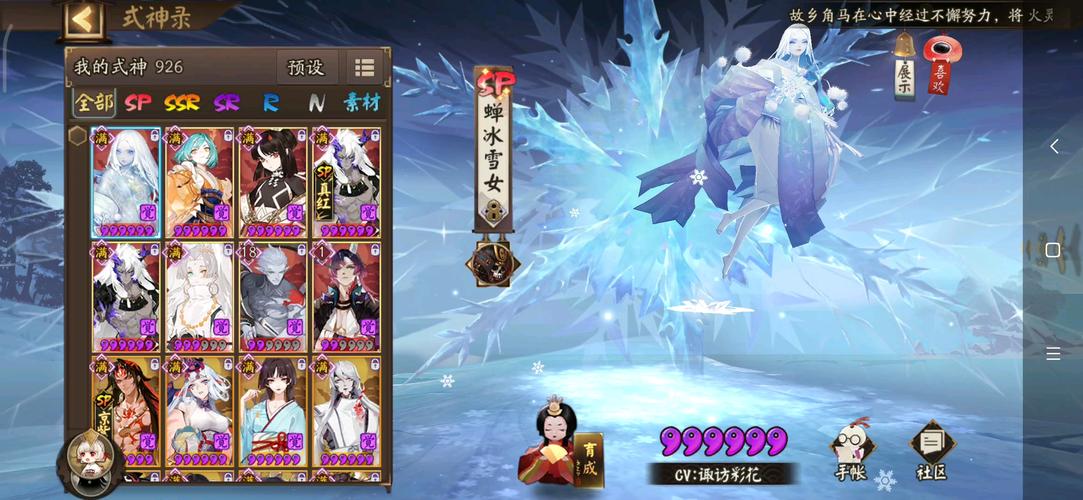Pick the teal-haired shikigami card
Image resolution: width=1083 pixels, height=500 pixels.
point(199,182)
